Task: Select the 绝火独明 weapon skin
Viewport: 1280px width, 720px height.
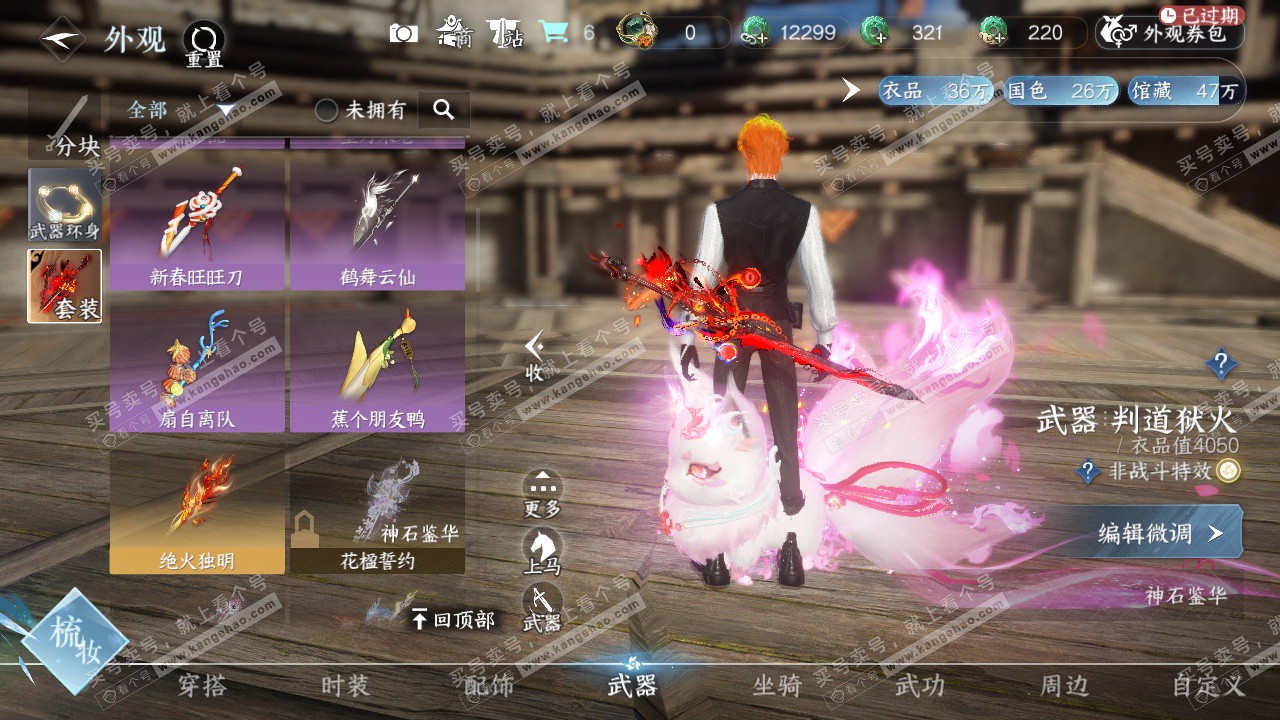Action: click(197, 510)
